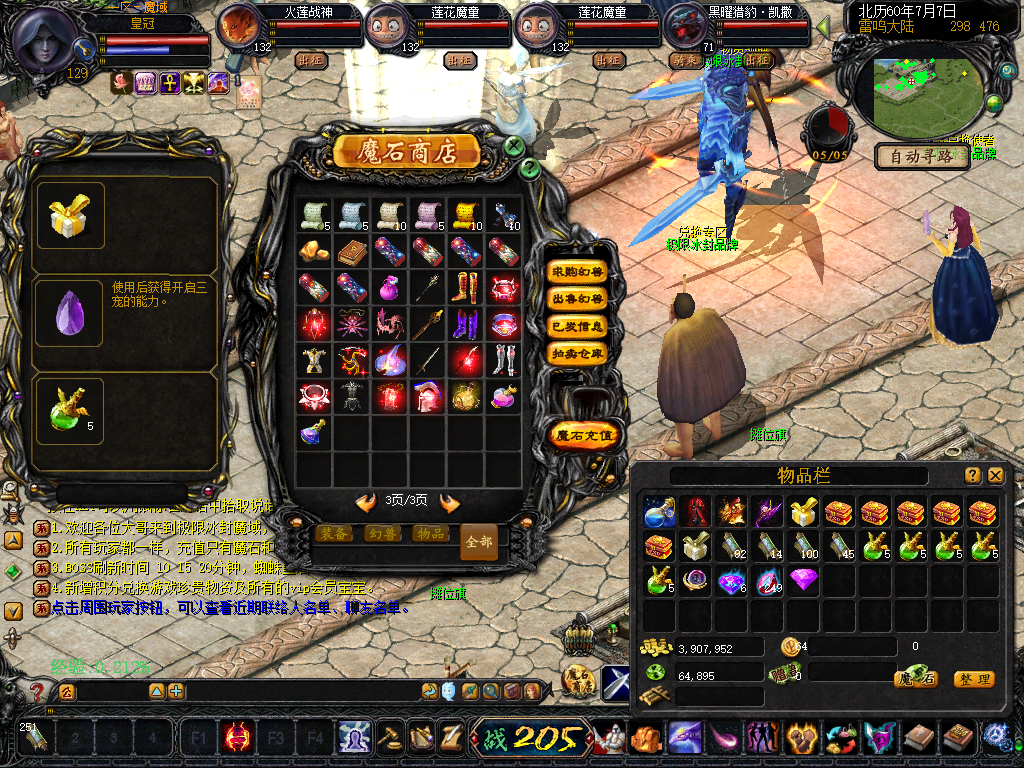Viewport: 1024px width, 768px height.
Task: Switch to the 幻兽 shop tab
Action: [x=382, y=534]
